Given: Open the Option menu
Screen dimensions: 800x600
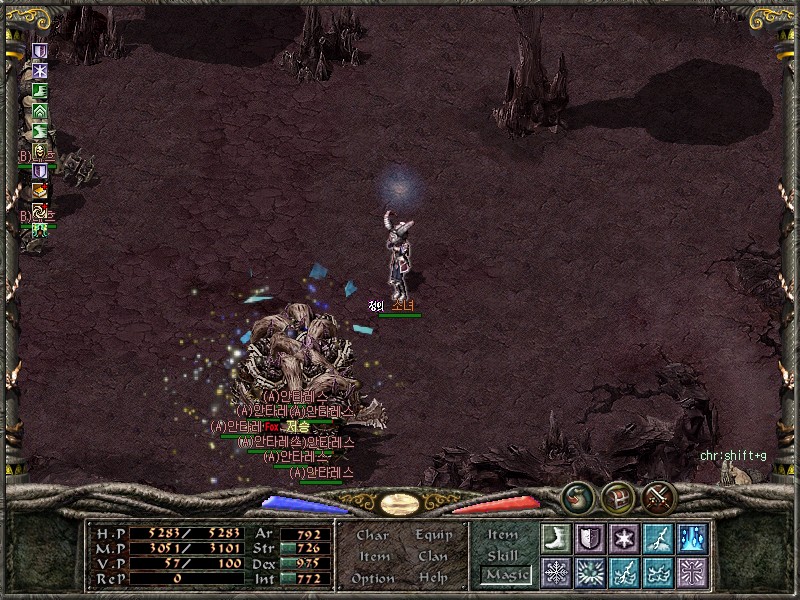Looking at the screenshot, I should [x=372, y=578].
